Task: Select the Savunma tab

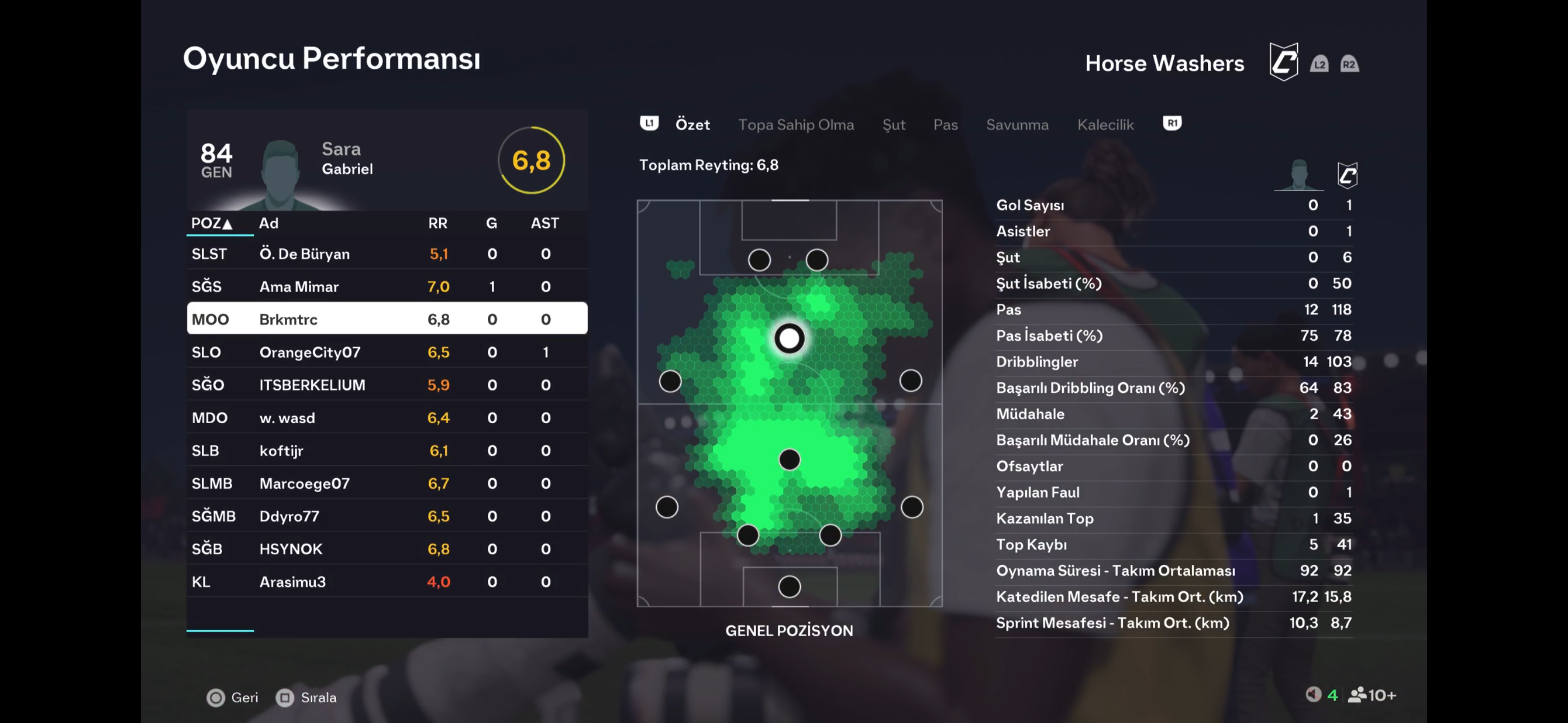Action: 1017,125
